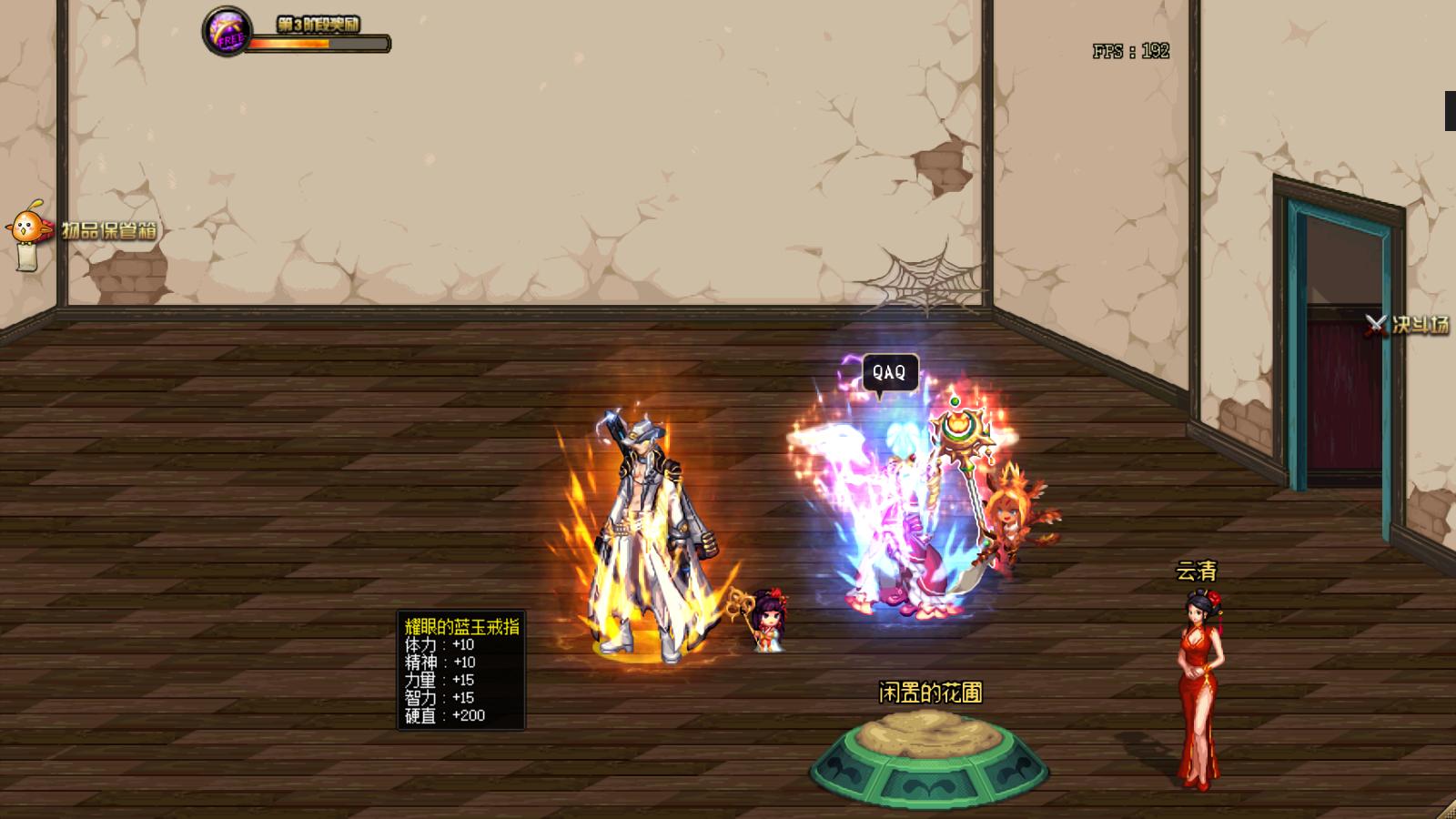The height and width of the screenshot is (819, 1456).
Task: Select the 决斗场 crossed-swords marker
Action: [1376, 324]
